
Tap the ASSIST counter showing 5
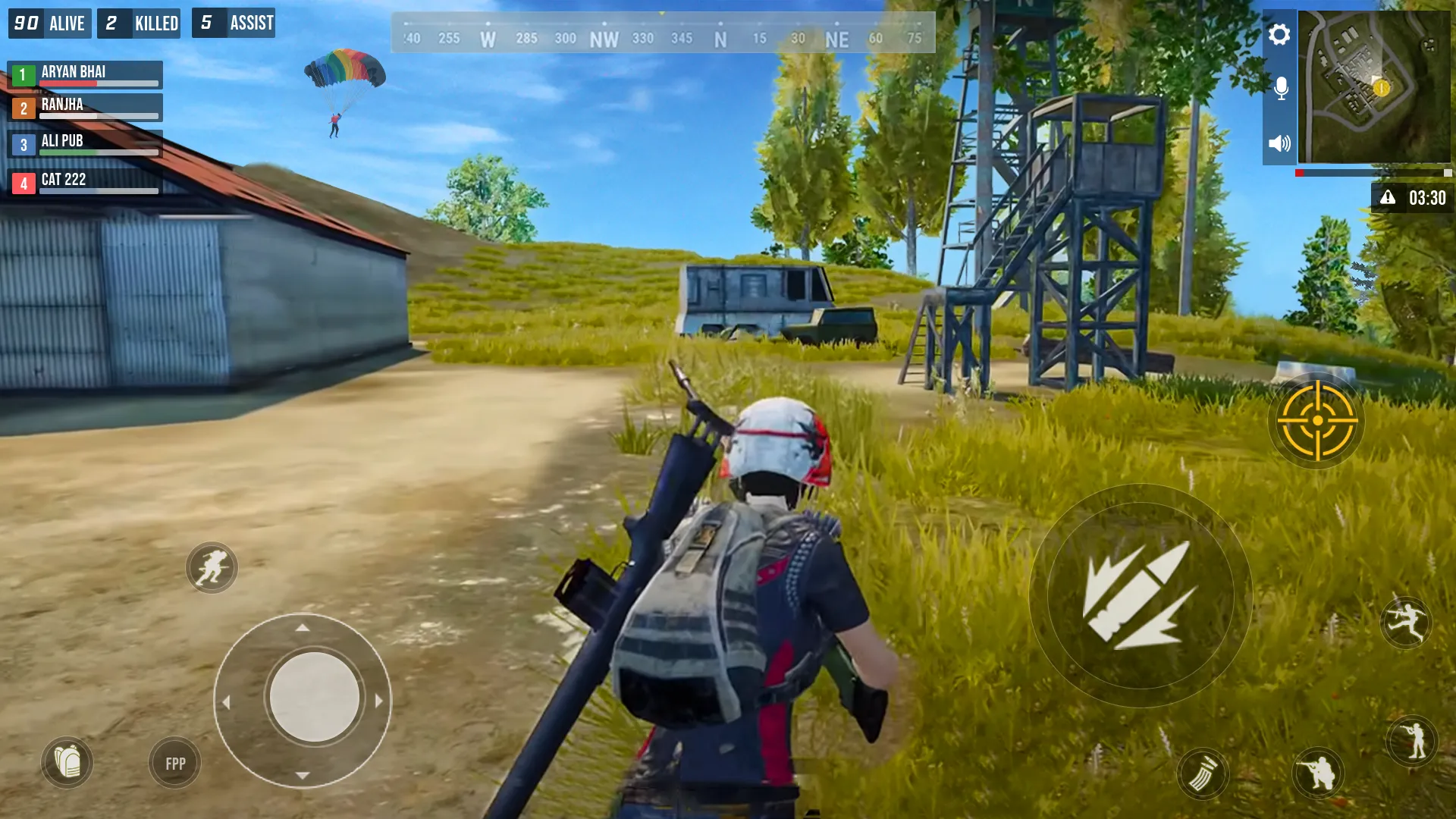point(234,23)
